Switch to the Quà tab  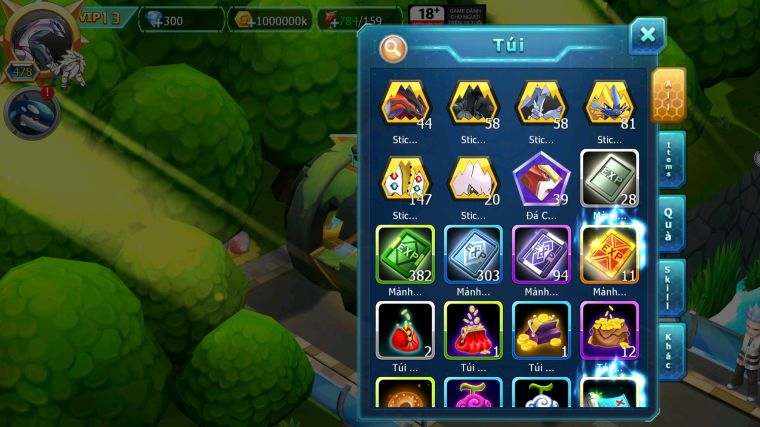(x=671, y=223)
